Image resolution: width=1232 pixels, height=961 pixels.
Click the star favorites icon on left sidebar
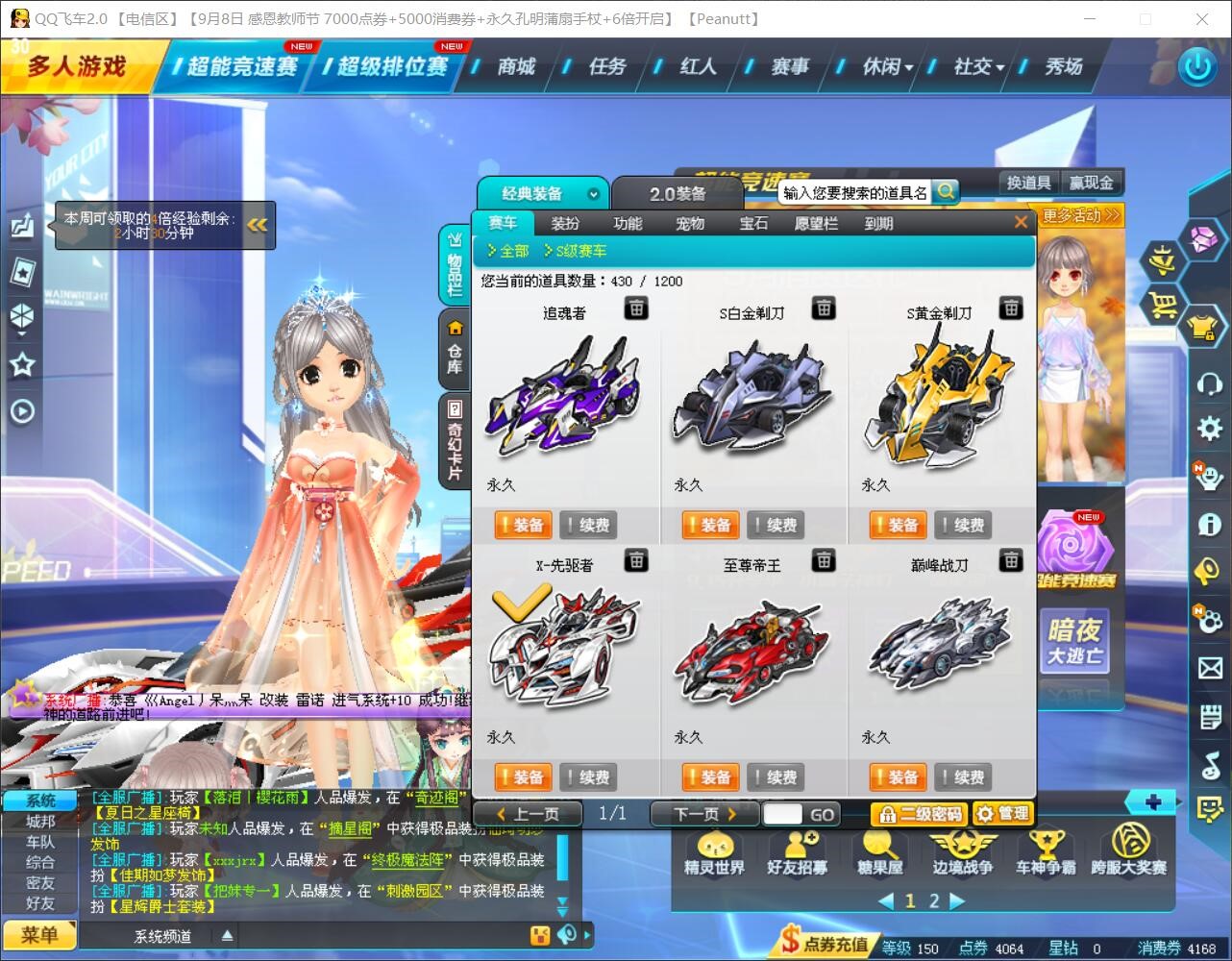click(x=21, y=364)
